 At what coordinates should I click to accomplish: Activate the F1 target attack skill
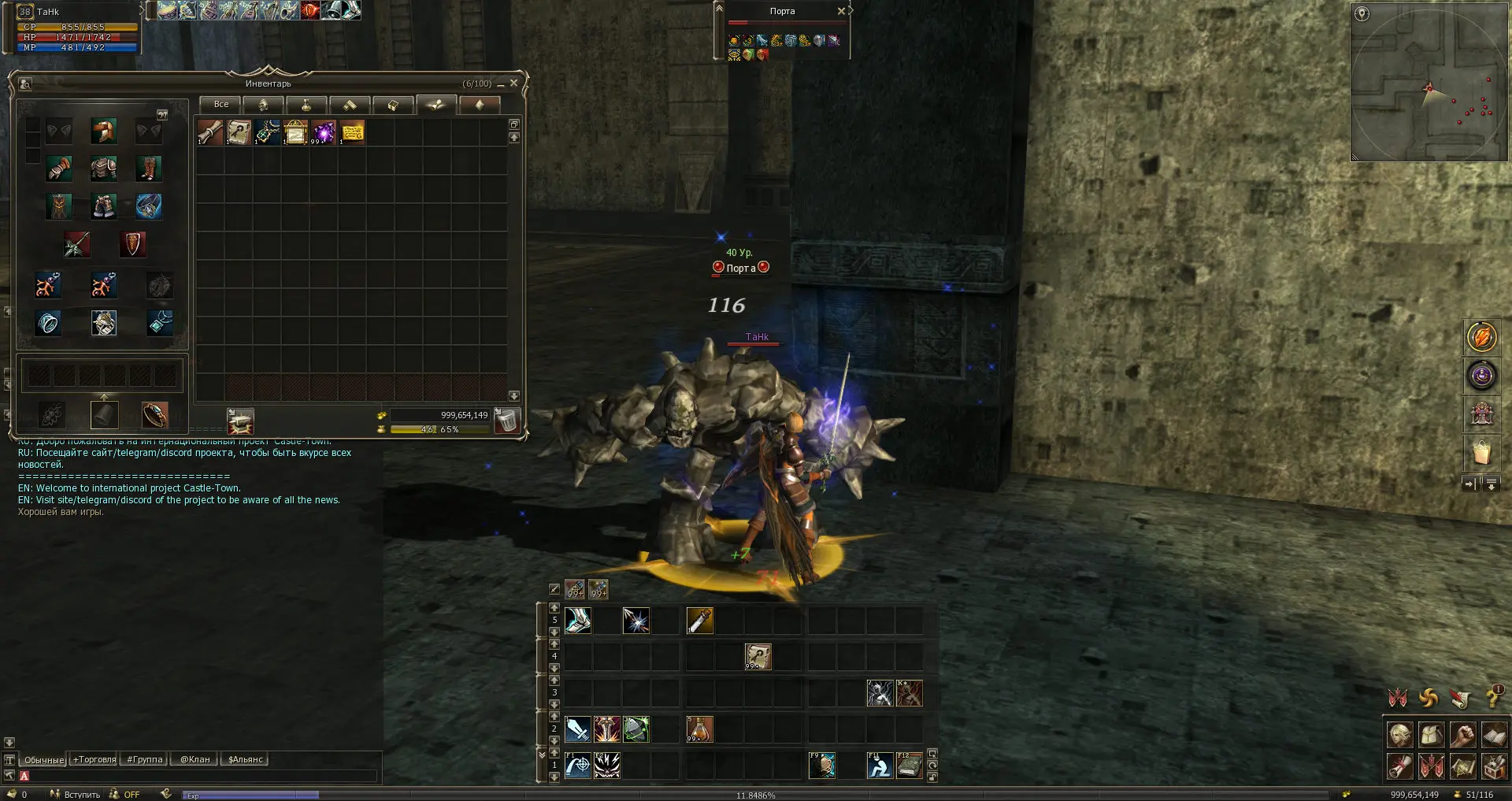pos(577,766)
